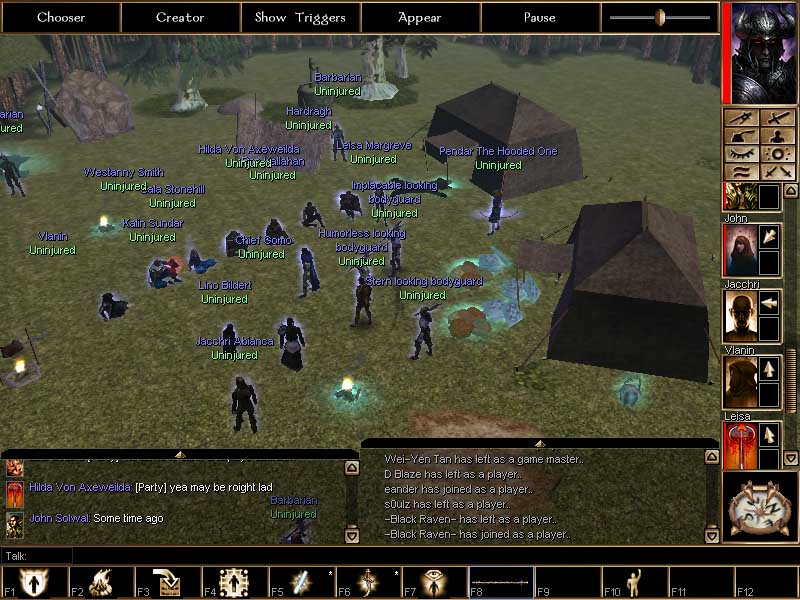Select Jacchri's bald-head portrait in party list

coord(740,316)
